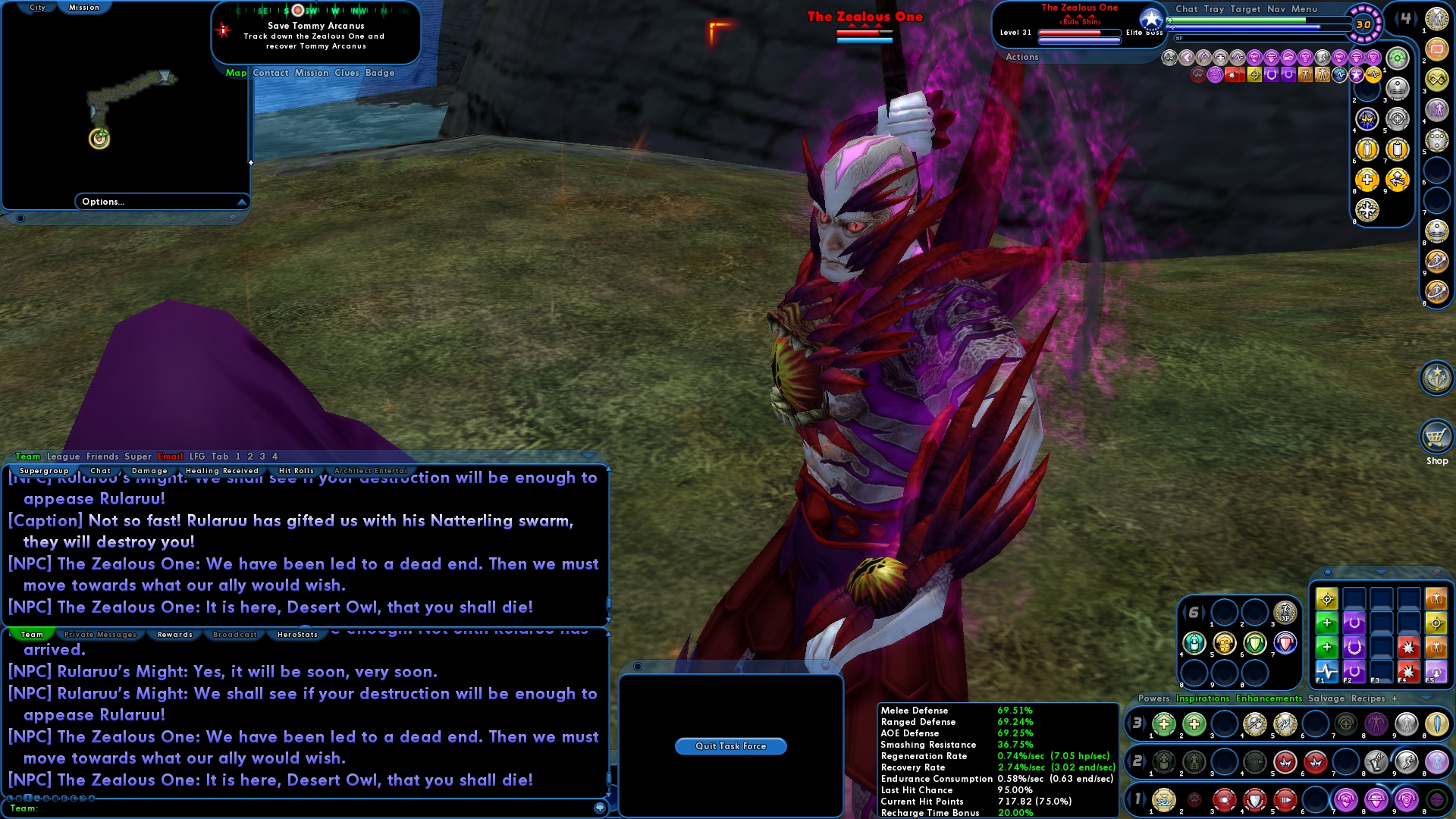Select the purple star power in the top tray
The width and height of the screenshot is (1456, 819).
1356,74
